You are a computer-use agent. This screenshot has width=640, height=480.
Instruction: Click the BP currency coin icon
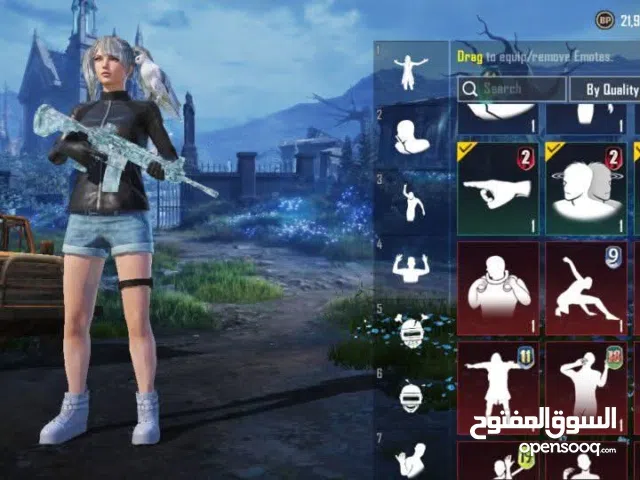604,20
